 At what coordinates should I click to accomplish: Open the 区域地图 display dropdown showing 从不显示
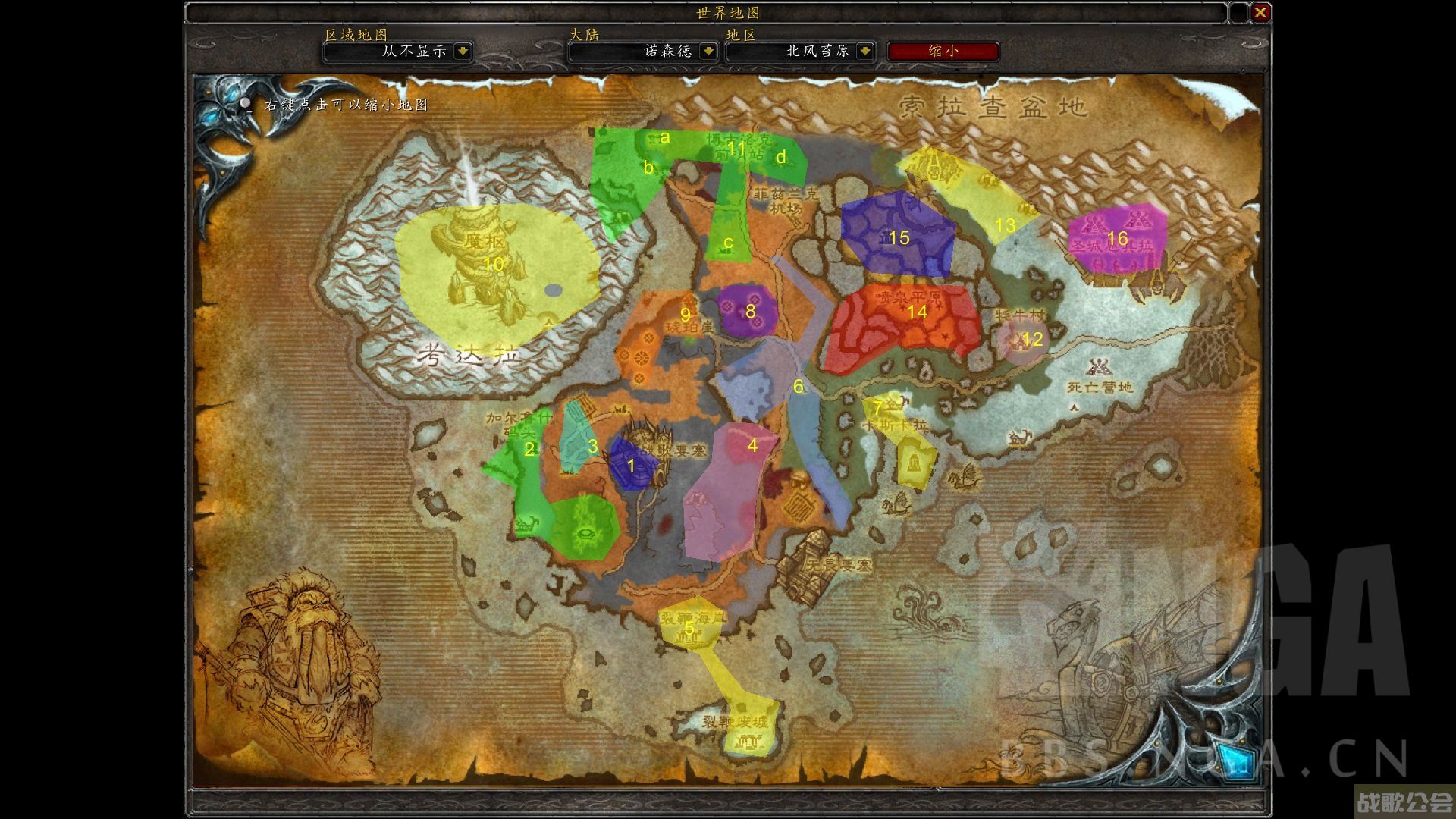397,52
